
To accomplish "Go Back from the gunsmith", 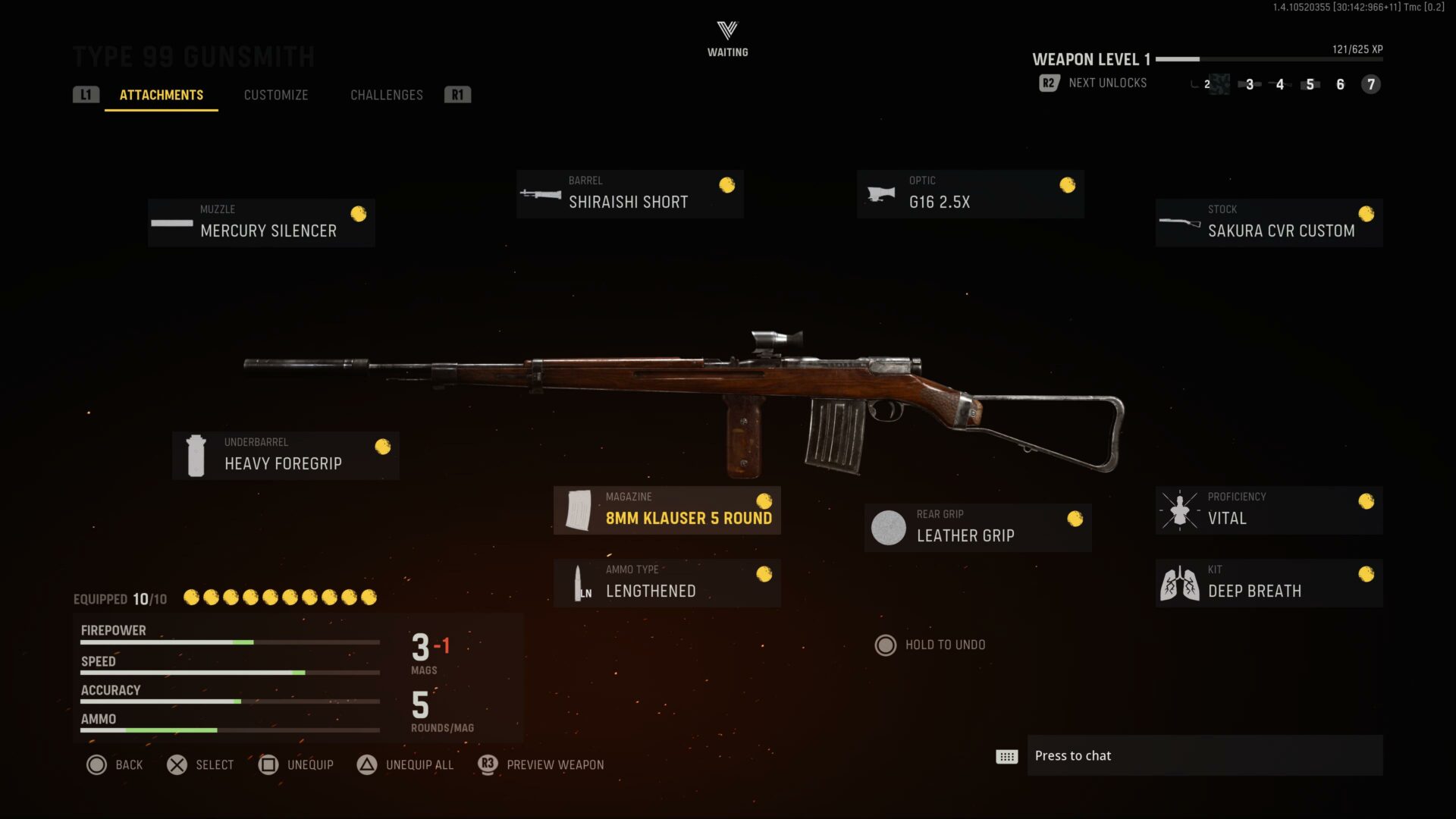I will pos(115,764).
